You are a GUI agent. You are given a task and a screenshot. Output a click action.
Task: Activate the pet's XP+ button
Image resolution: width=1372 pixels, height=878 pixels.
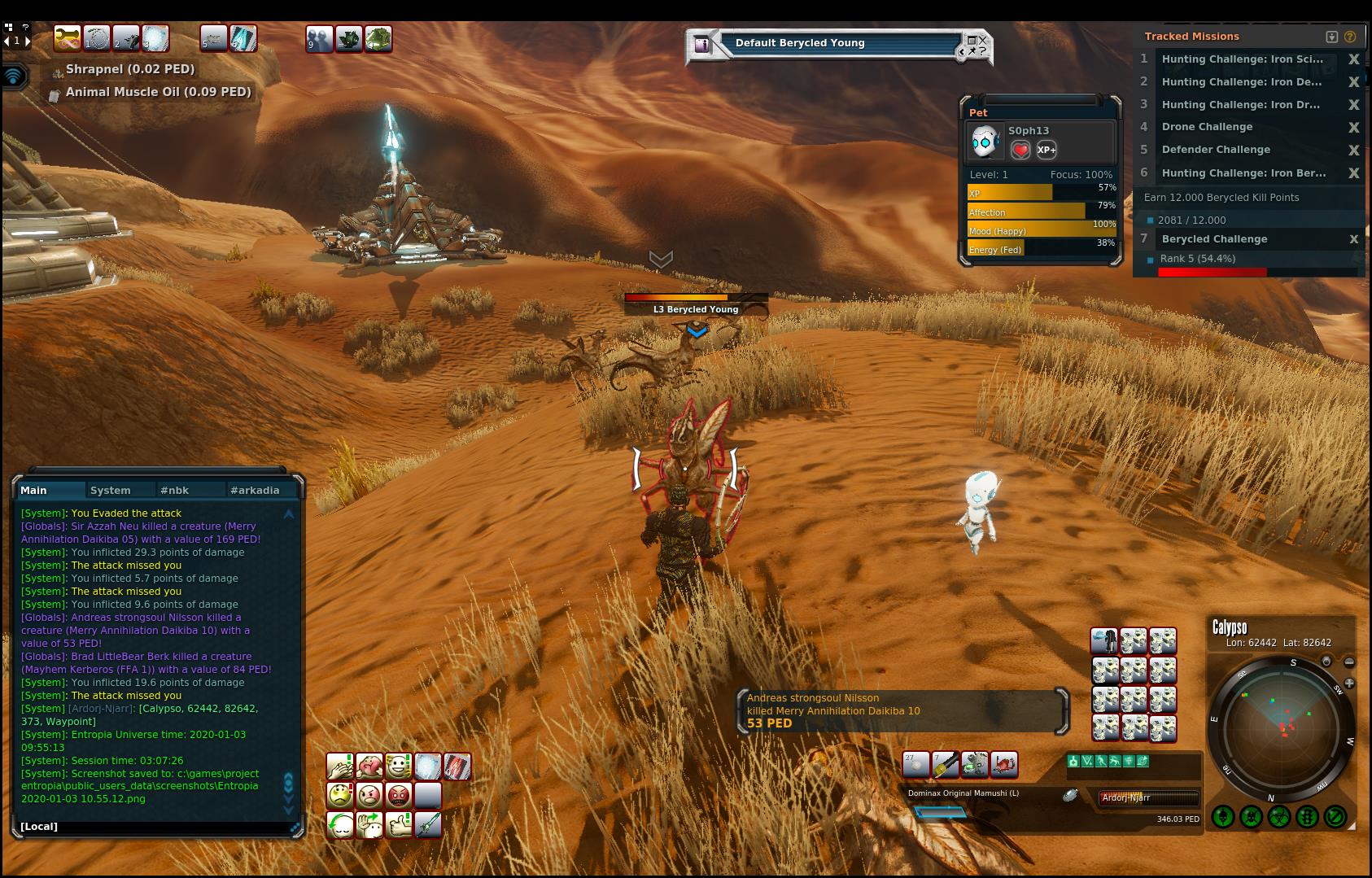pyautogui.click(x=1046, y=150)
